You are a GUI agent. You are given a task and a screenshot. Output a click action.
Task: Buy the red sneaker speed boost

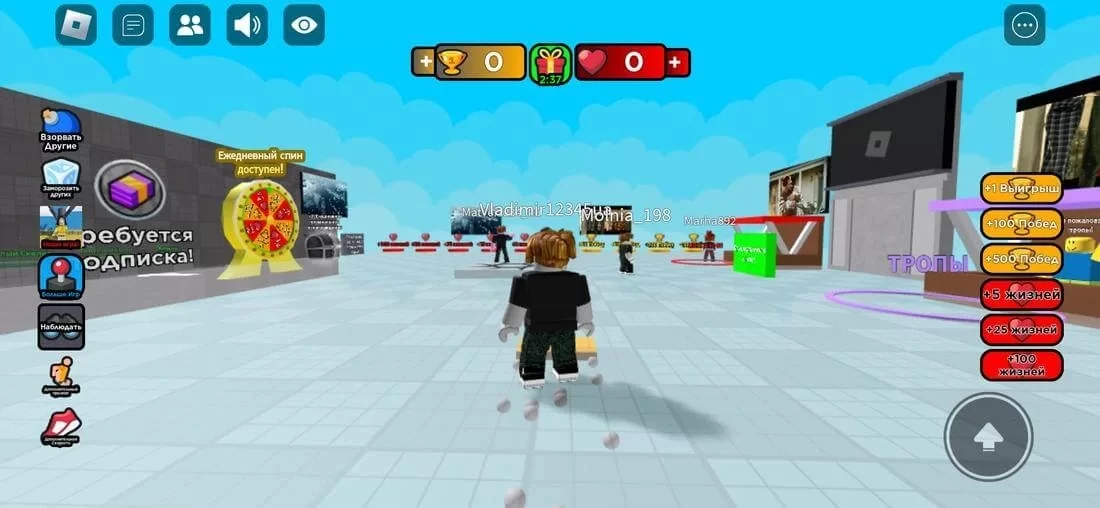pos(60,427)
